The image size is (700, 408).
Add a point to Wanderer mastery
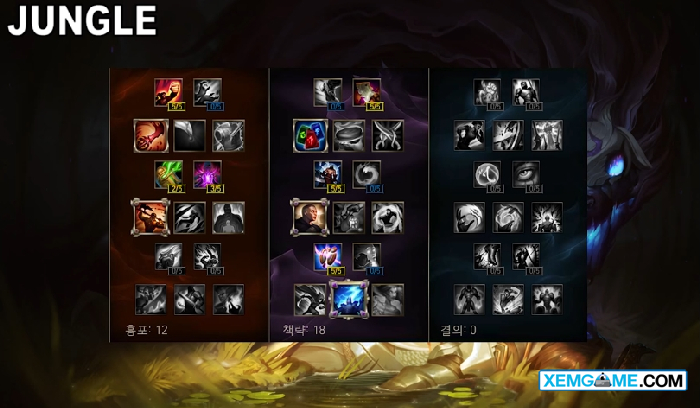point(327,92)
